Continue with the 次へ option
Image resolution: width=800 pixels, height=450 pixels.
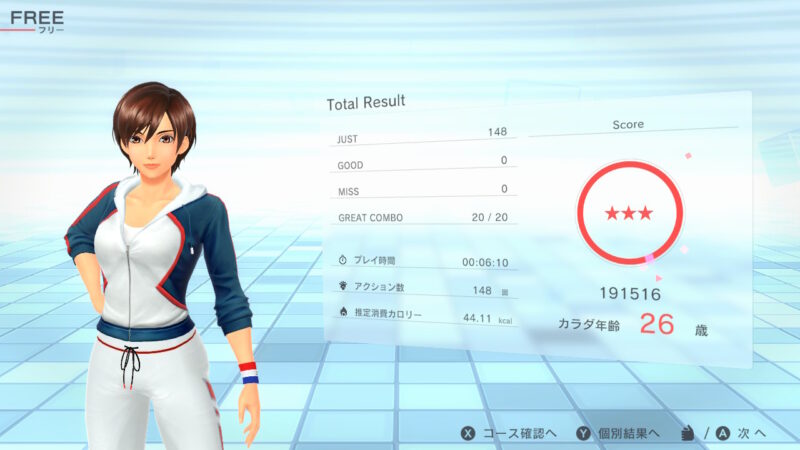click(738, 433)
